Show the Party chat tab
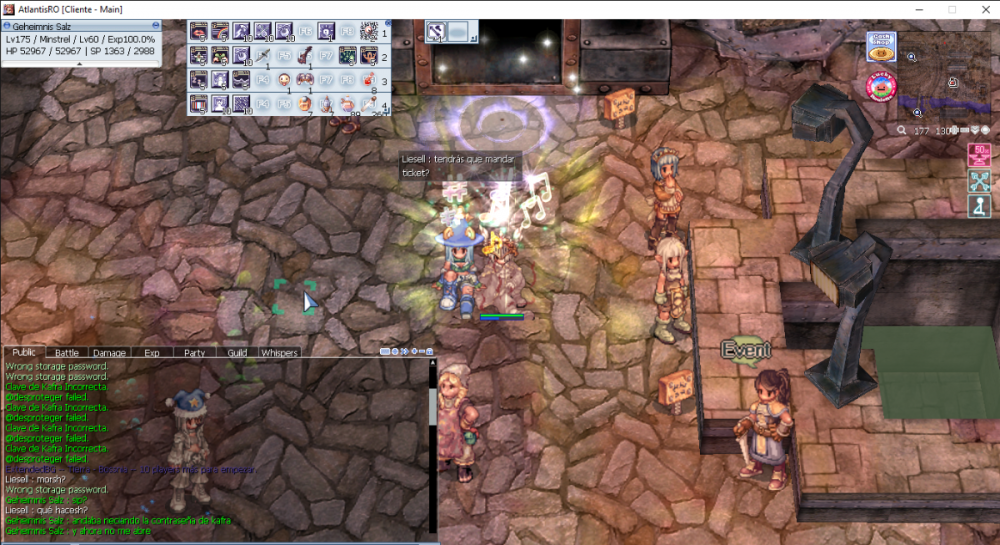Image resolution: width=1000 pixels, height=545 pixels. tap(194, 353)
